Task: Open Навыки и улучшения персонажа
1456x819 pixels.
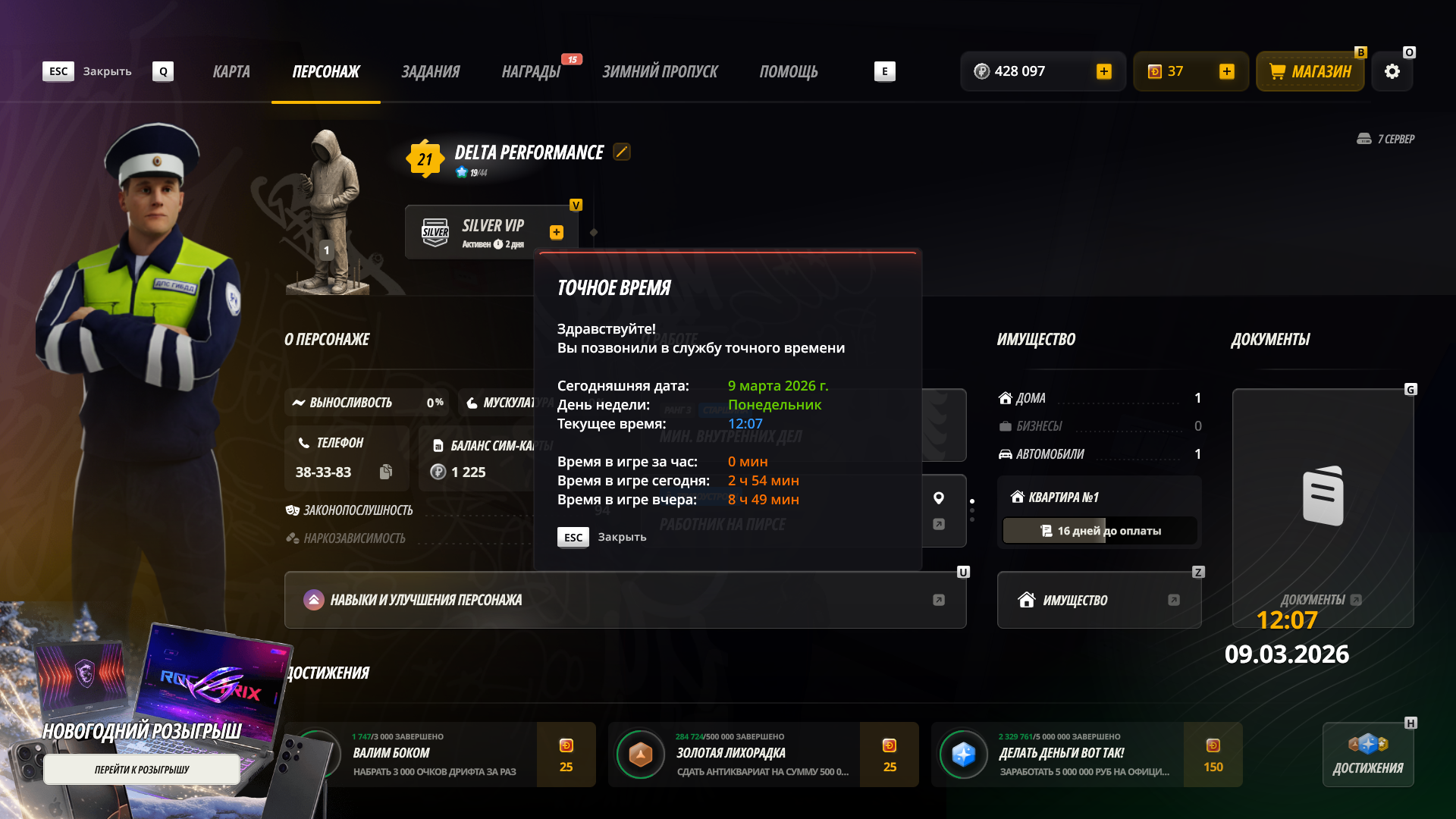Action: tap(625, 600)
